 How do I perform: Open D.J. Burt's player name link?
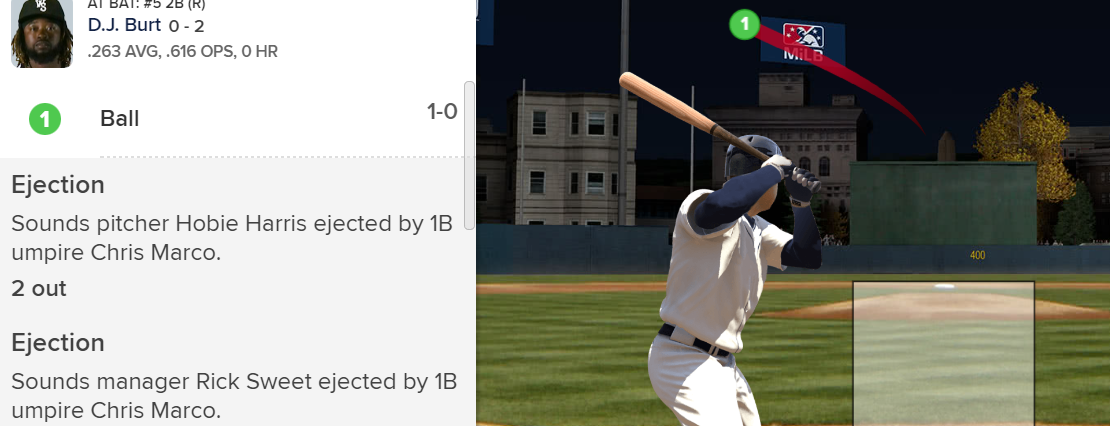tap(124, 25)
